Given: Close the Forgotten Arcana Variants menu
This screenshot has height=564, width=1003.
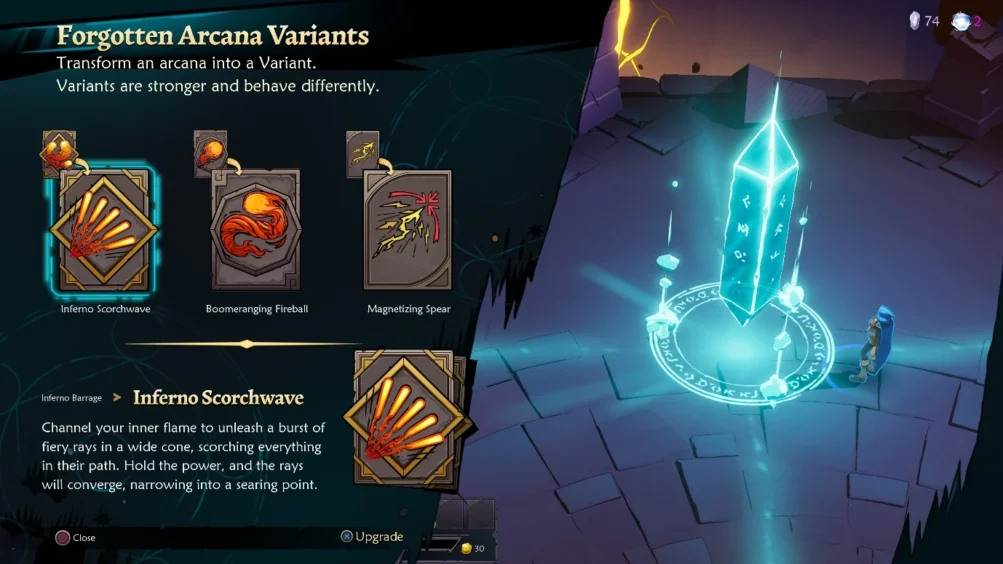Looking at the screenshot, I should (76, 538).
